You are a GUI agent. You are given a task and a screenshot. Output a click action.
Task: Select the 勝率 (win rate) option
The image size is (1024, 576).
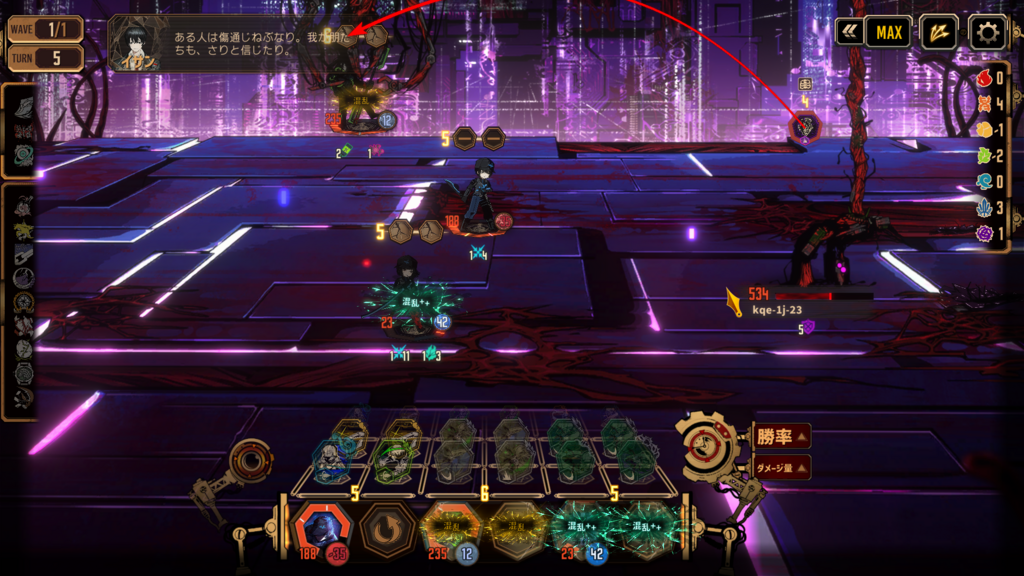tap(781, 436)
